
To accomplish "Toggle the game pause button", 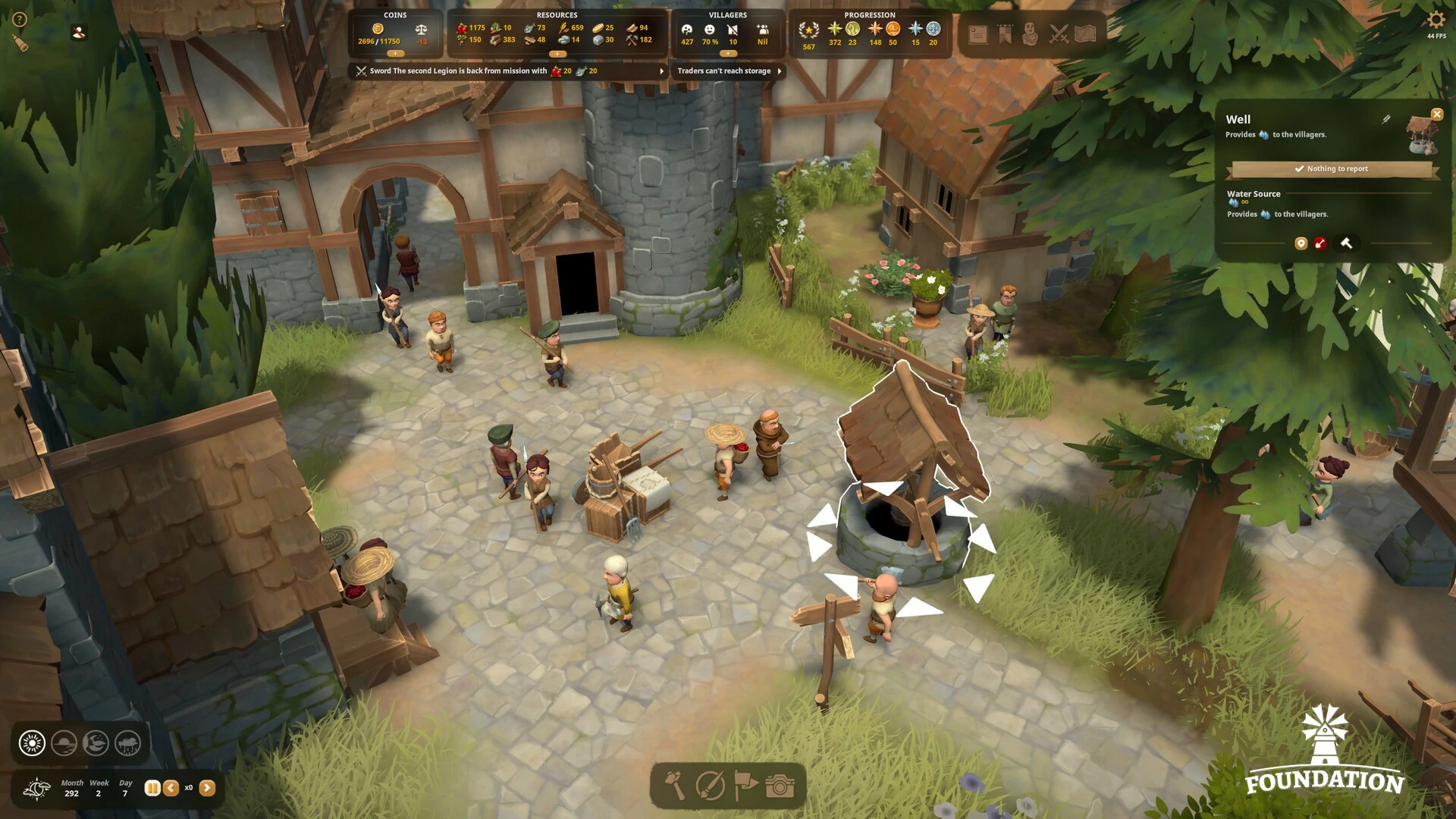I will (152, 788).
